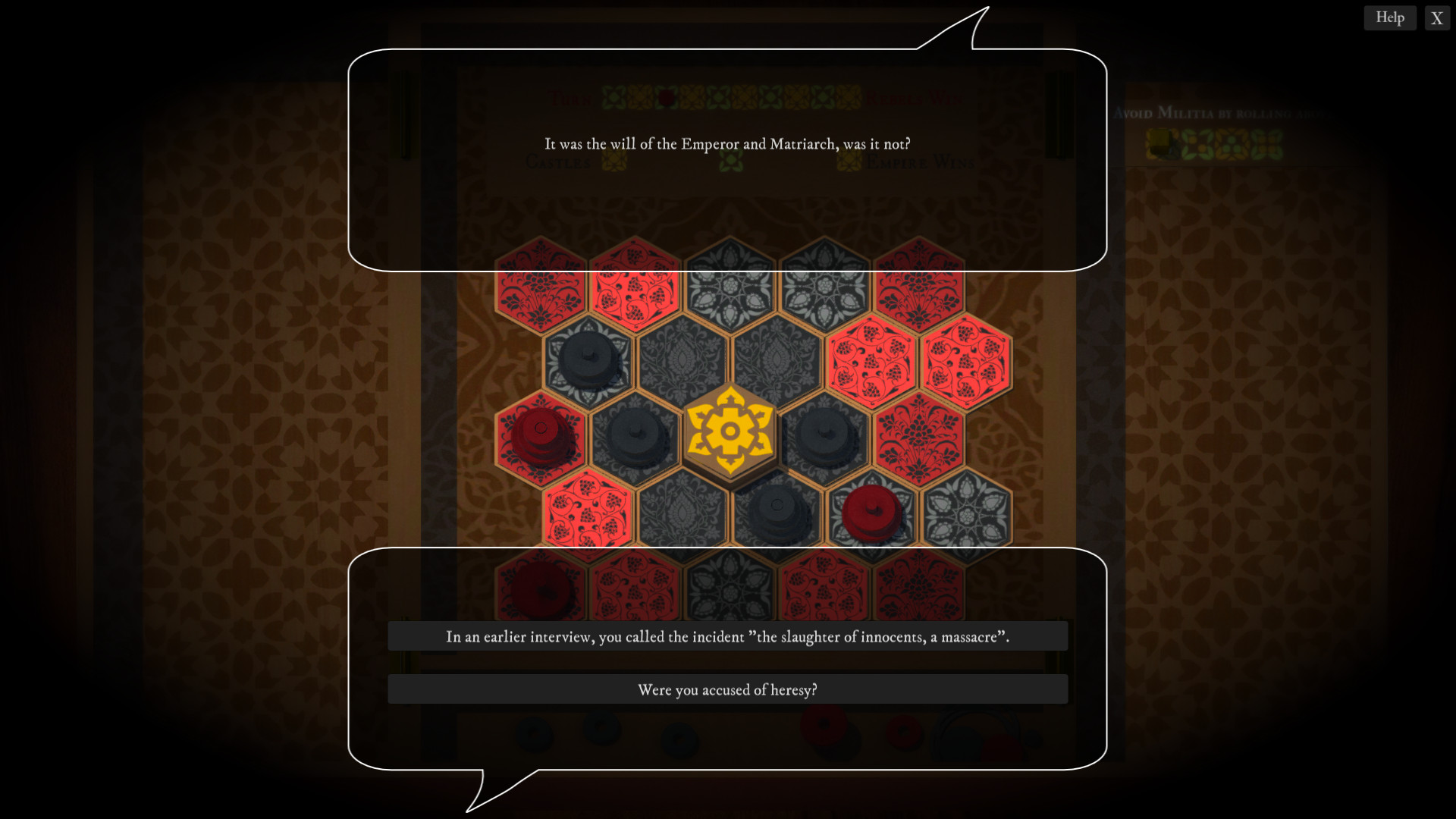Close the game with the X button

pos(1436,18)
